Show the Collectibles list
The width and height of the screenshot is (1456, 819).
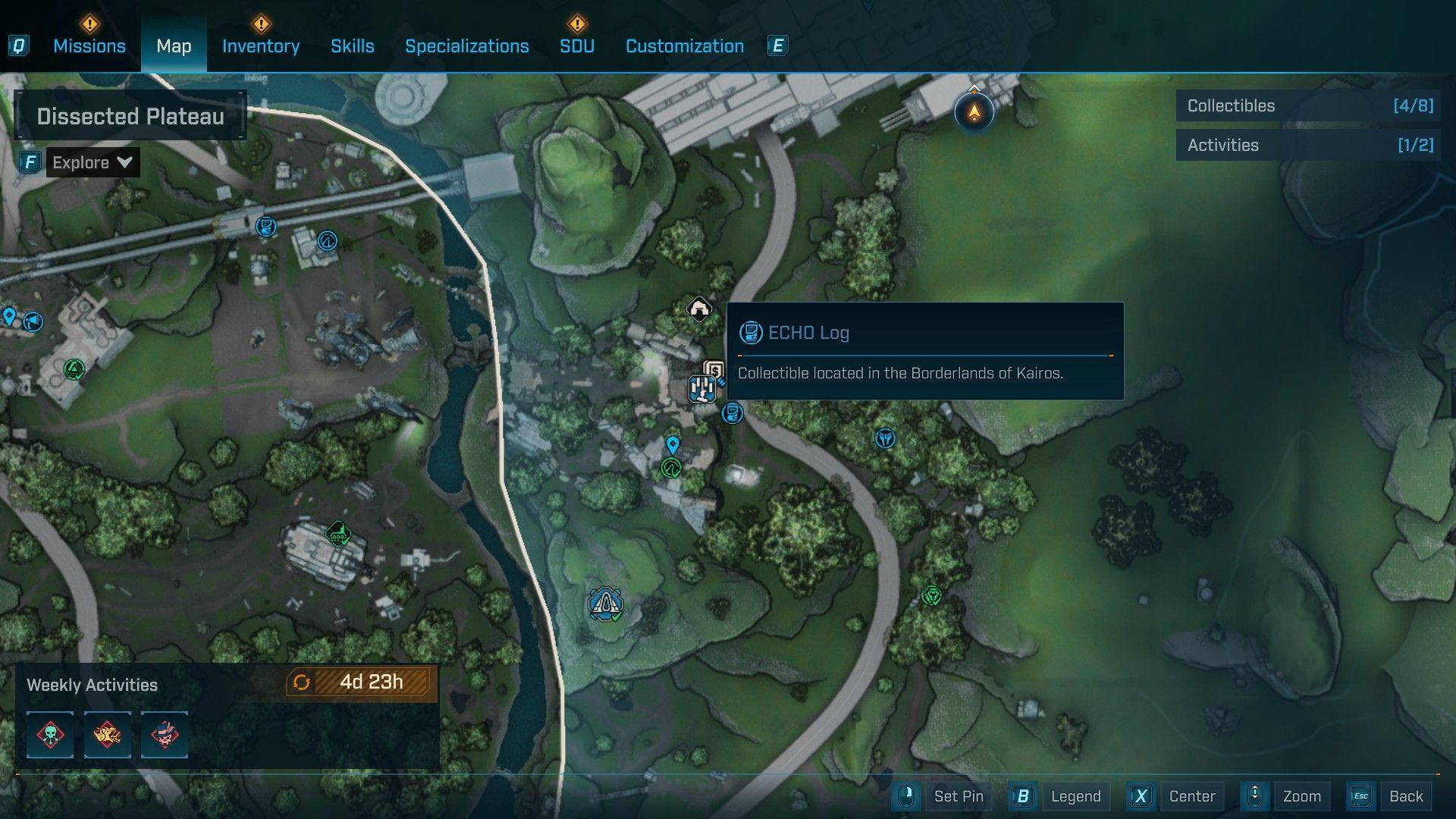(x=1308, y=106)
